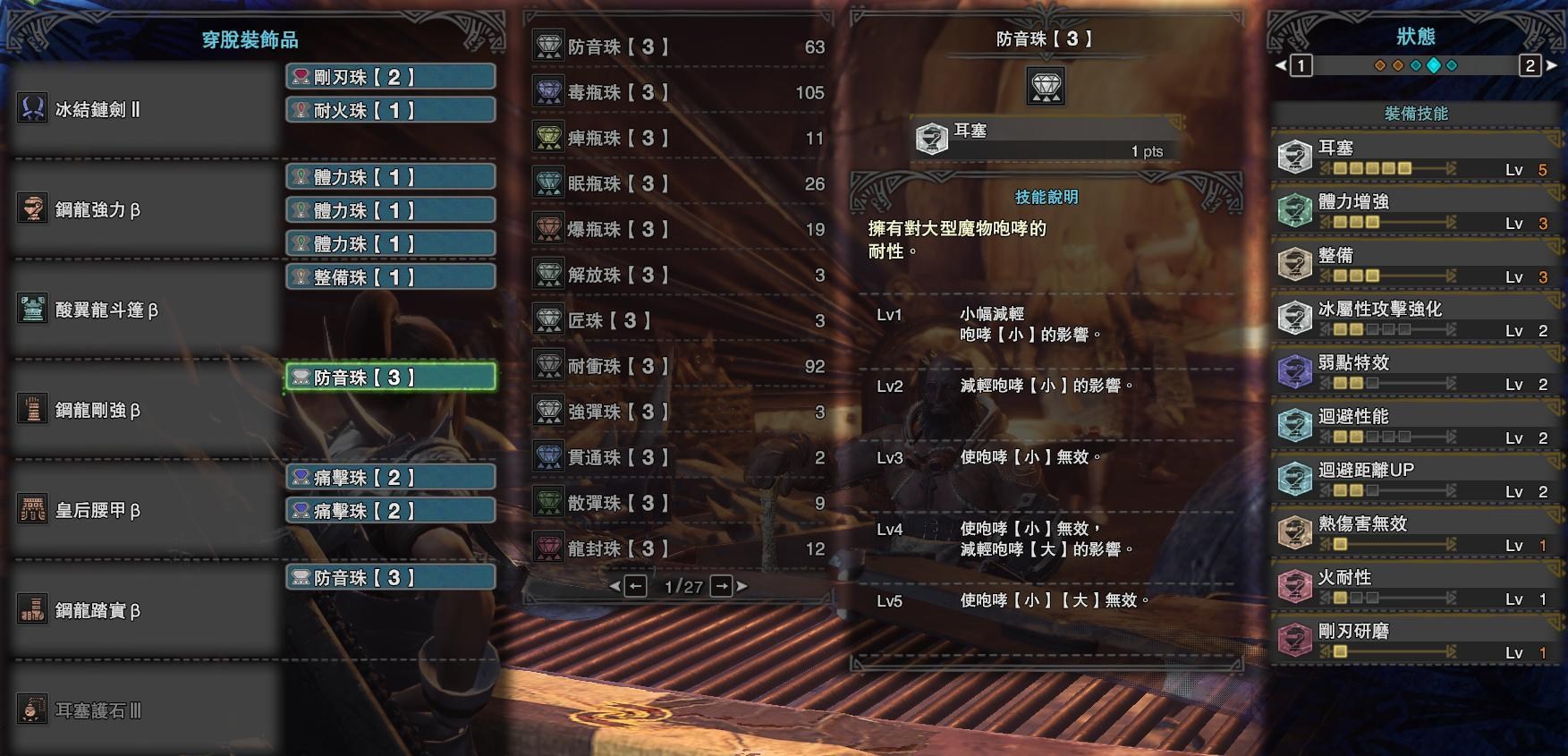Go to next decoration list page
Viewport: 1568px width, 756px height.
coord(721,586)
